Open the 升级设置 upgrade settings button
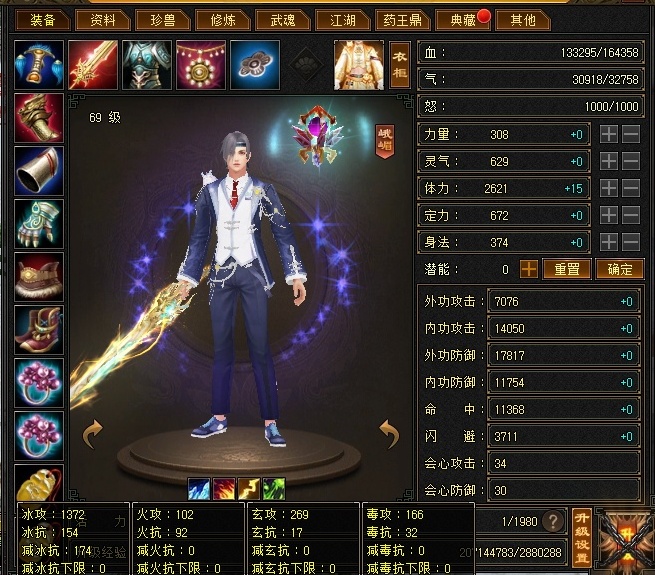This screenshot has height=575, width=655. tap(582, 523)
